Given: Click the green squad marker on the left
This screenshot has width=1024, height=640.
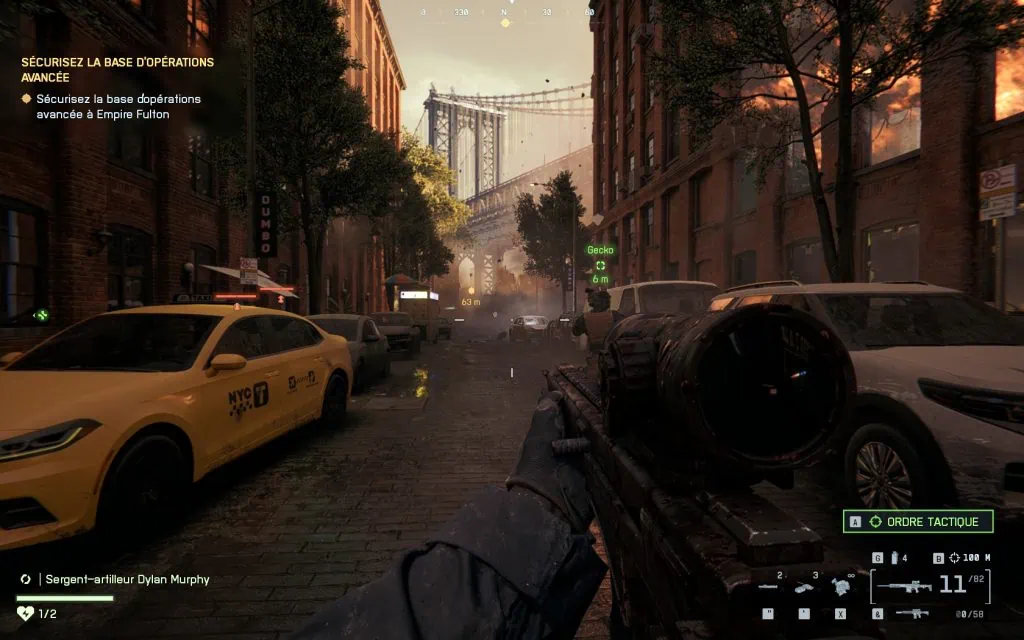Looking at the screenshot, I should pyautogui.click(x=41, y=315).
